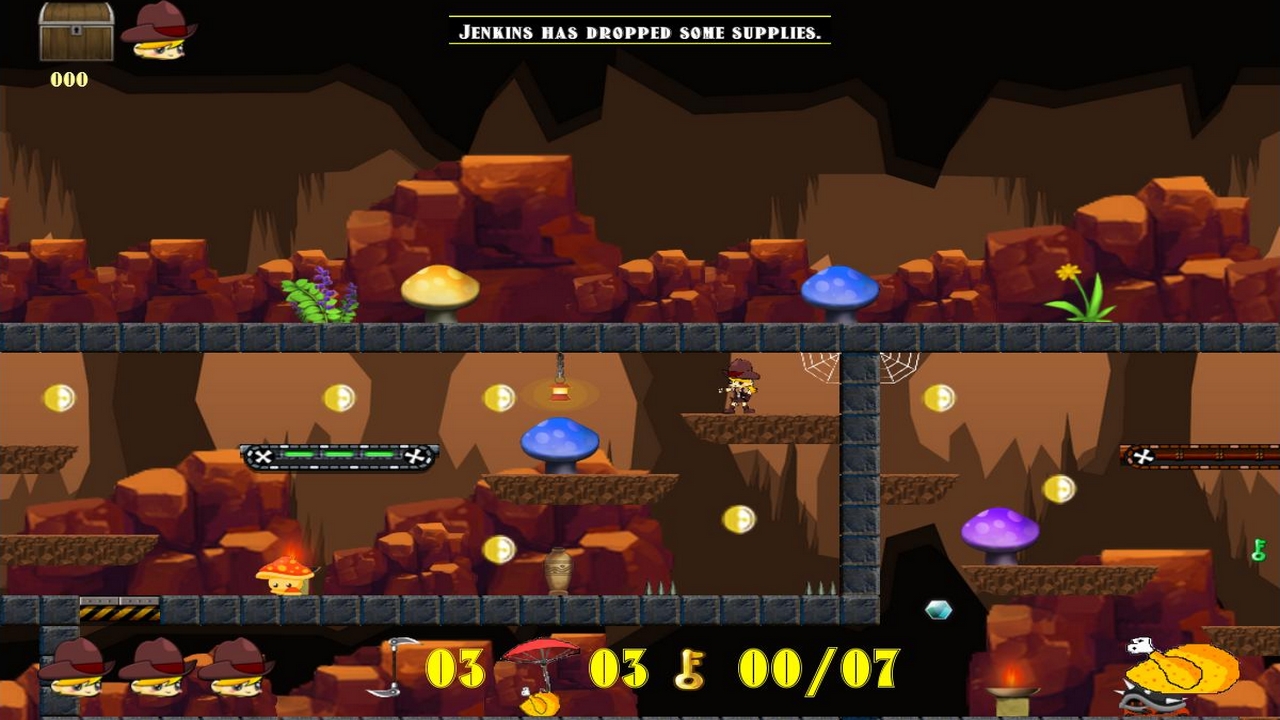The height and width of the screenshot is (720, 1280).
Task: Click the flaming mushroom enemy on the left
Action: tap(287, 574)
